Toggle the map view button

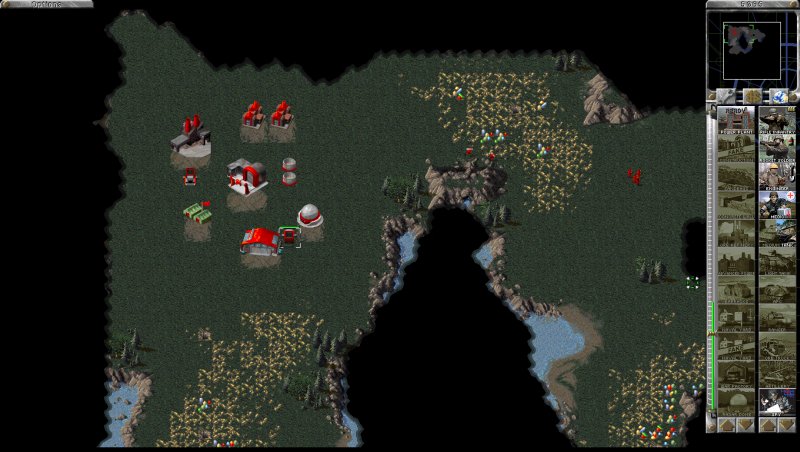coord(779,96)
